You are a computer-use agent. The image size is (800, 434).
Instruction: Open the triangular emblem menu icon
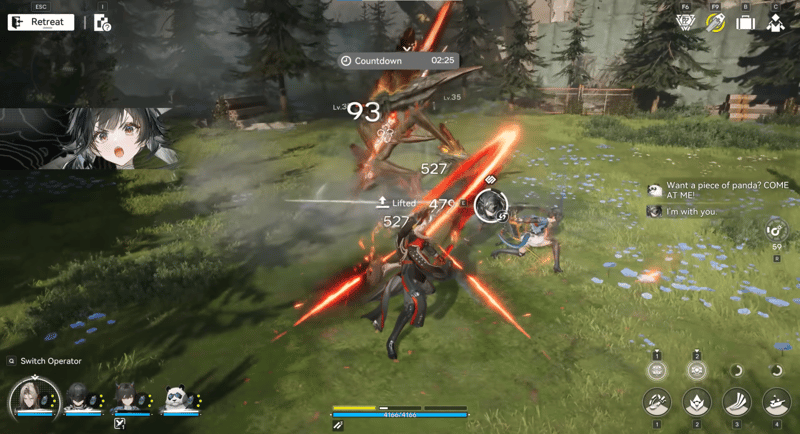685,22
